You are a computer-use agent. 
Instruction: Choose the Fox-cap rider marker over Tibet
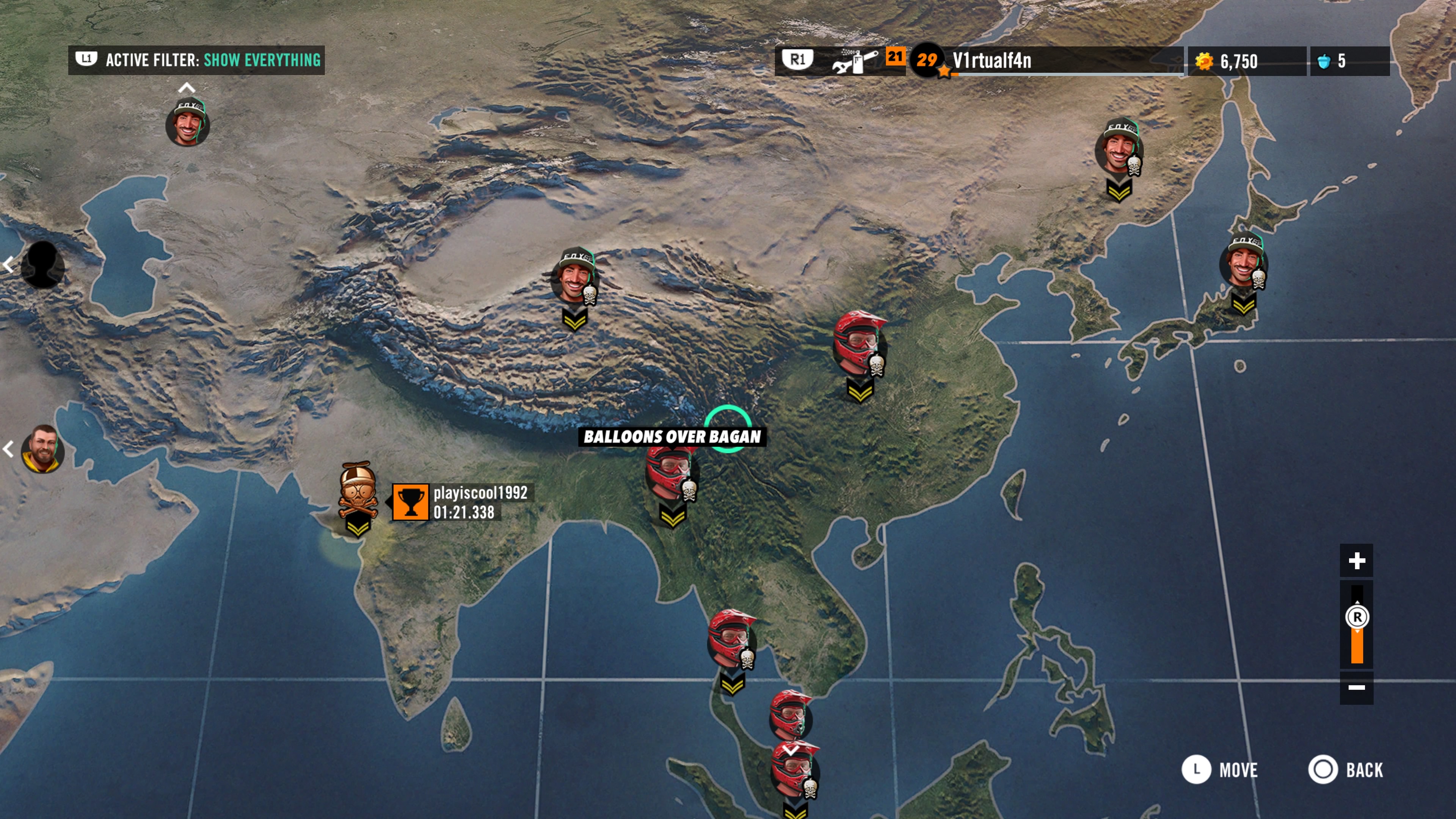pyautogui.click(x=574, y=277)
